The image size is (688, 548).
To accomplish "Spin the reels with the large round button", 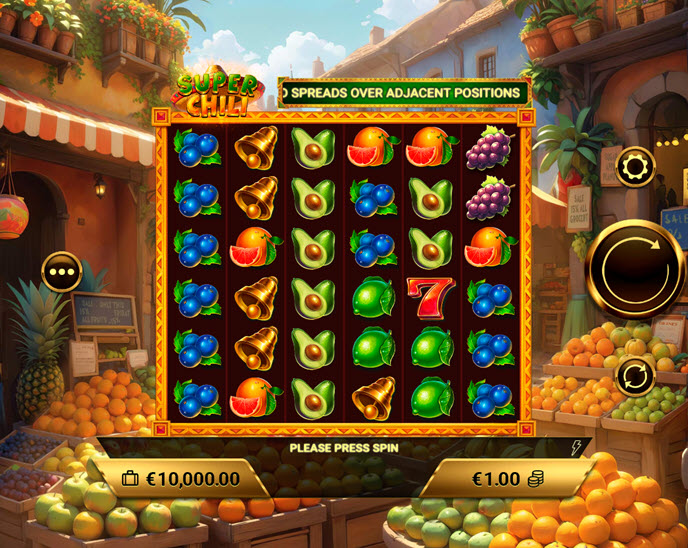I will point(635,268).
